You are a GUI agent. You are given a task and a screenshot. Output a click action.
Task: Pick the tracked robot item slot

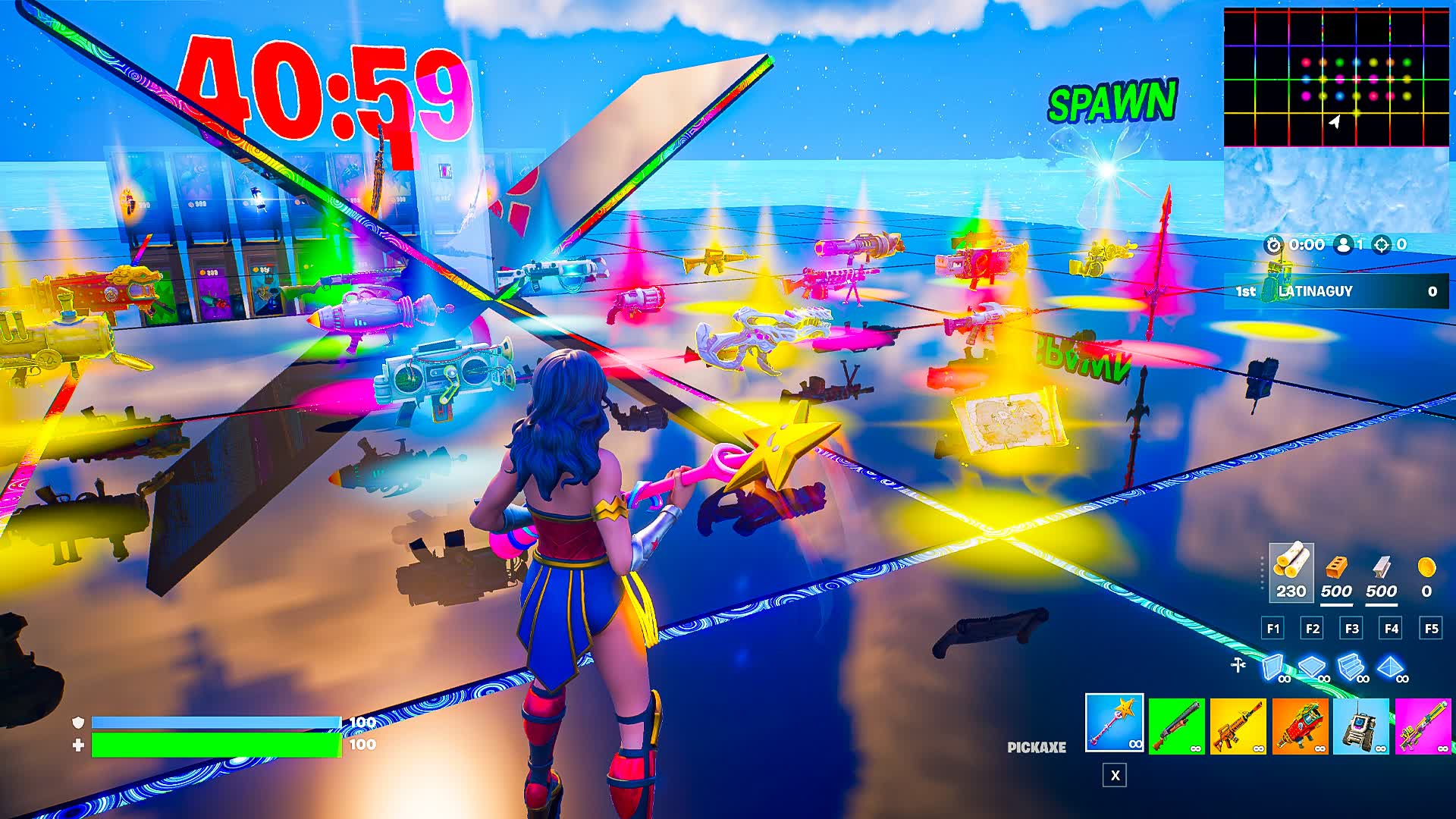click(x=1361, y=726)
